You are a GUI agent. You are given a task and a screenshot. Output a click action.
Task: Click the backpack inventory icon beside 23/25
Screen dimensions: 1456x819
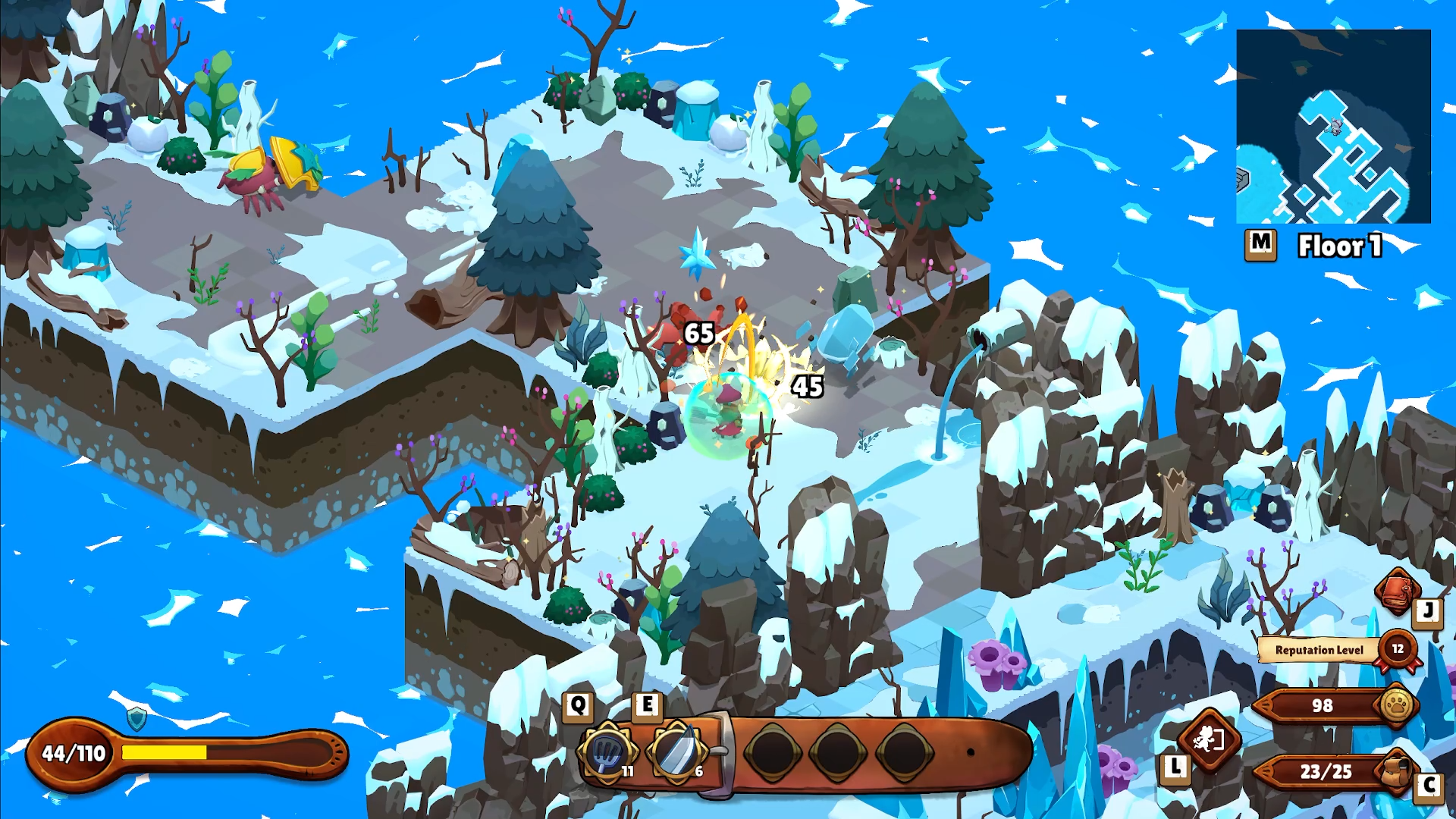1392,771
